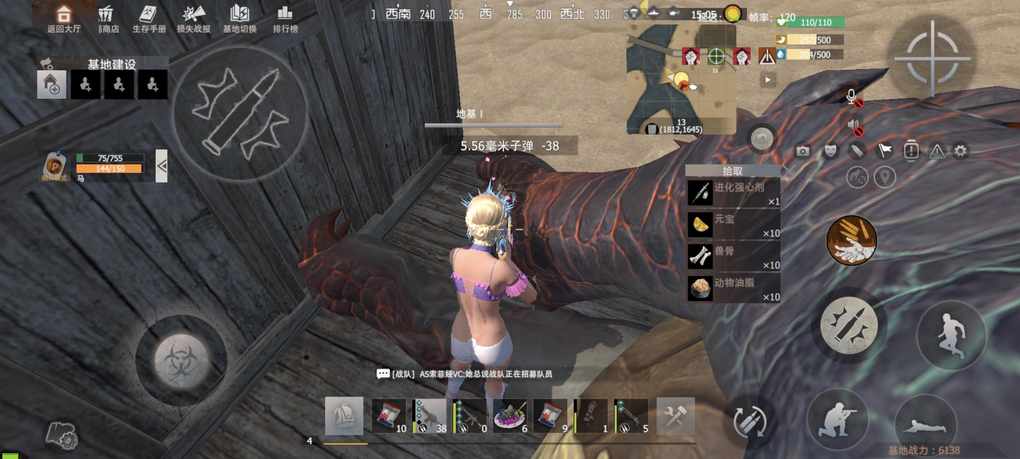This screenshot has width=1020, height=459.
Task: Pick up 进化强心剂 from loot list
Action: tap(733, 192)
